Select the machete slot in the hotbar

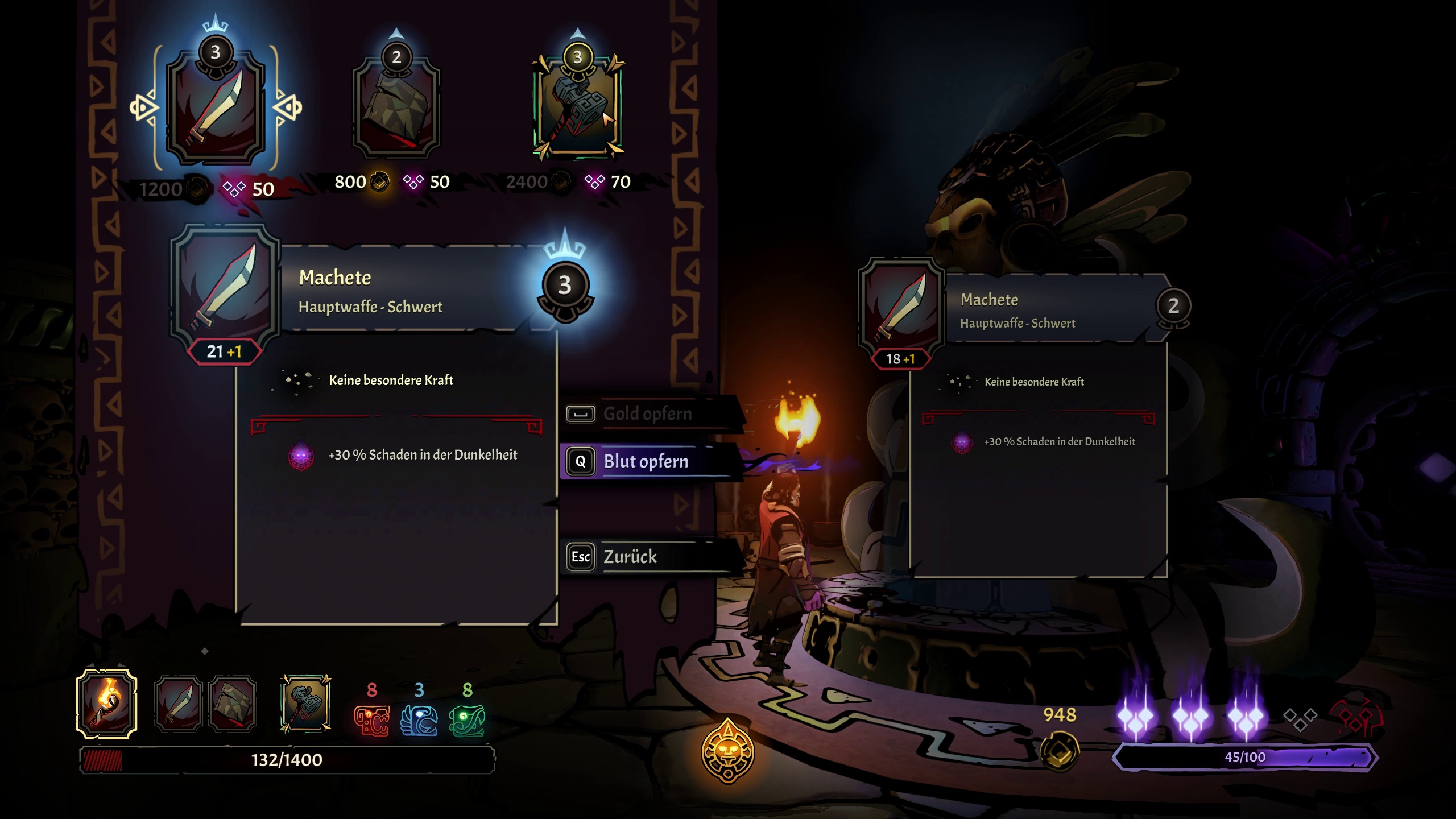click(179, 704)
